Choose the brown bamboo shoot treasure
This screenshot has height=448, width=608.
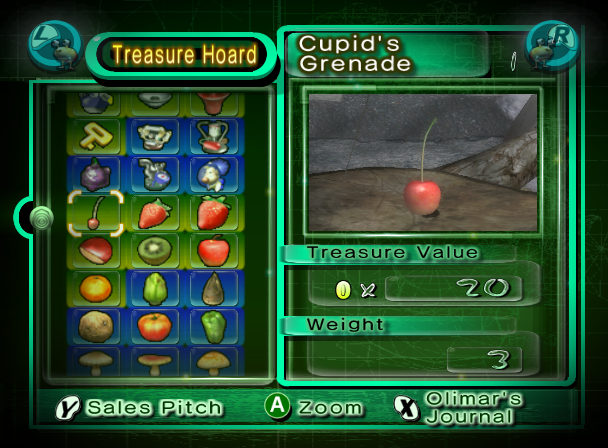point(213,288)
